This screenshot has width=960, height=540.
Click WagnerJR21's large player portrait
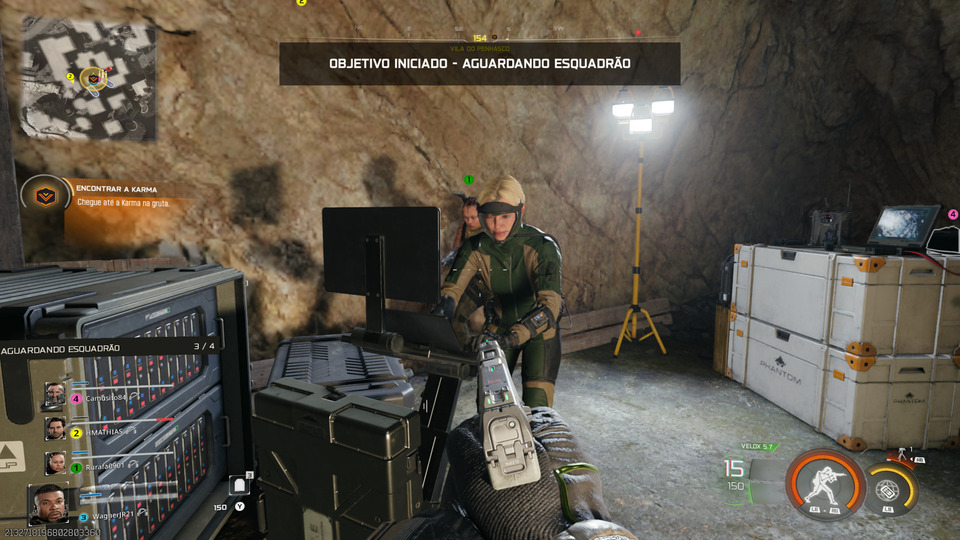(x=49, y=504)
